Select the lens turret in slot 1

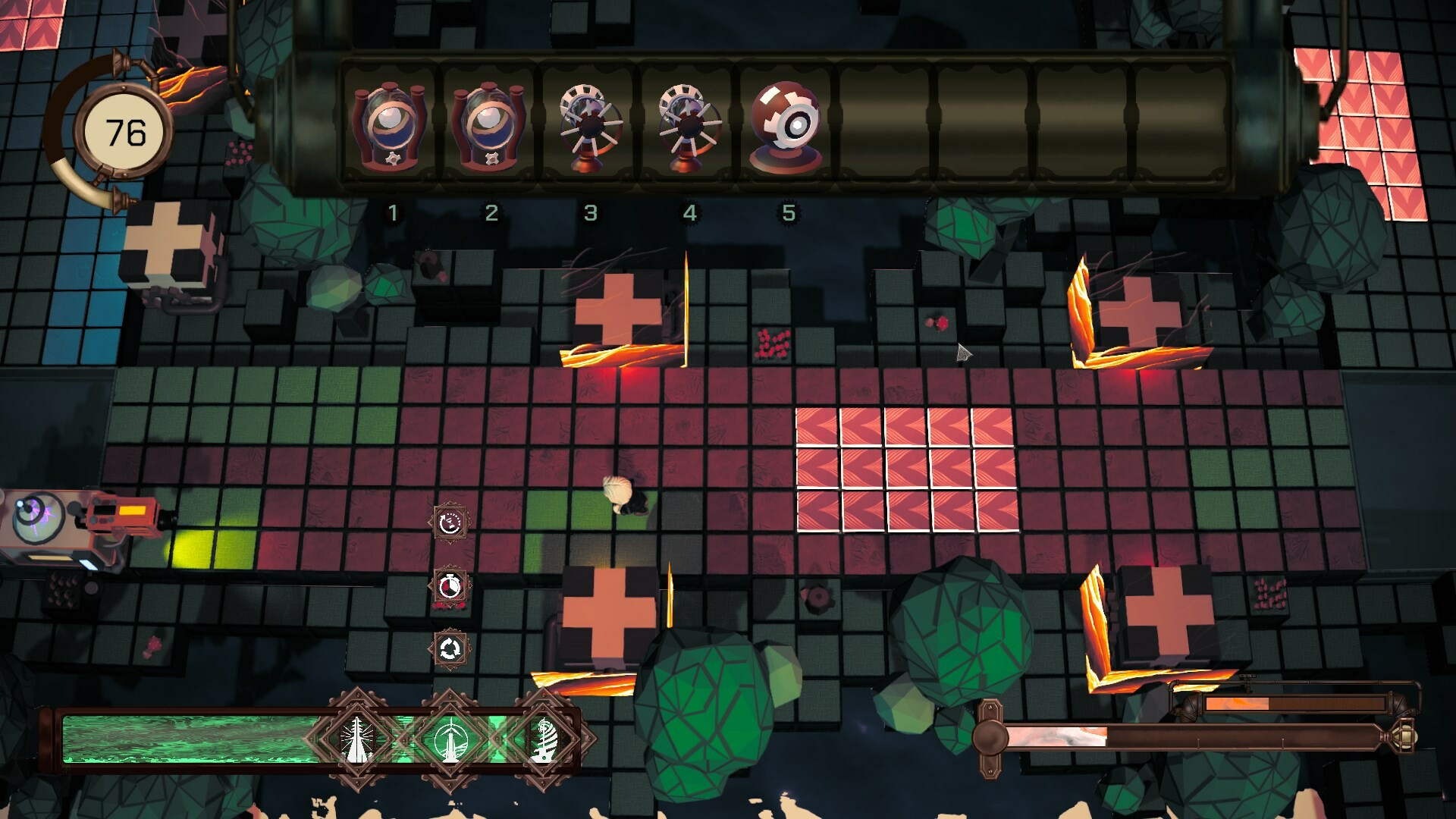pyautogui.click(x=391, y=129)
